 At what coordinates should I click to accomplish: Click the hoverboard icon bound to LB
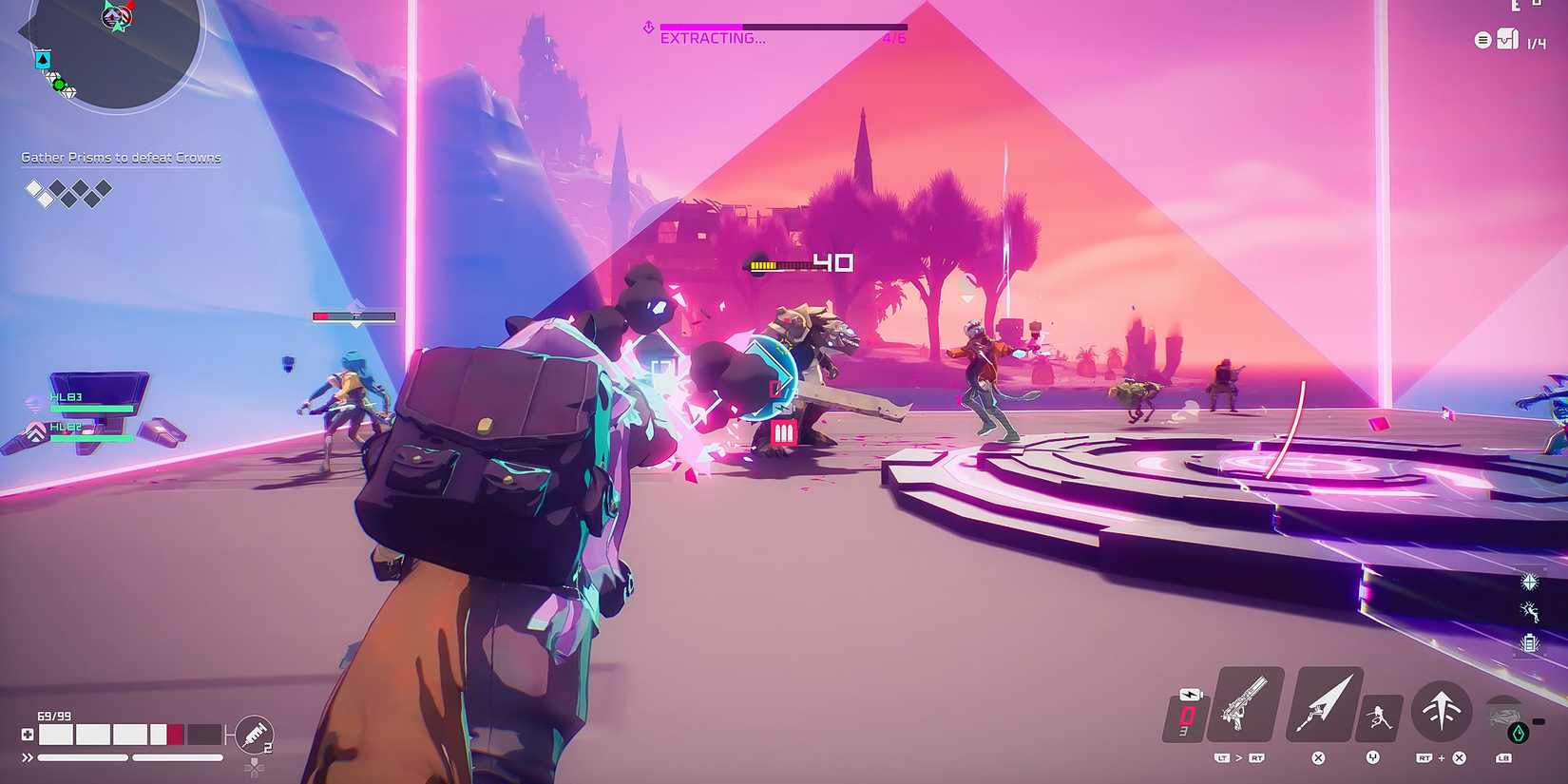coord(1503,715)
